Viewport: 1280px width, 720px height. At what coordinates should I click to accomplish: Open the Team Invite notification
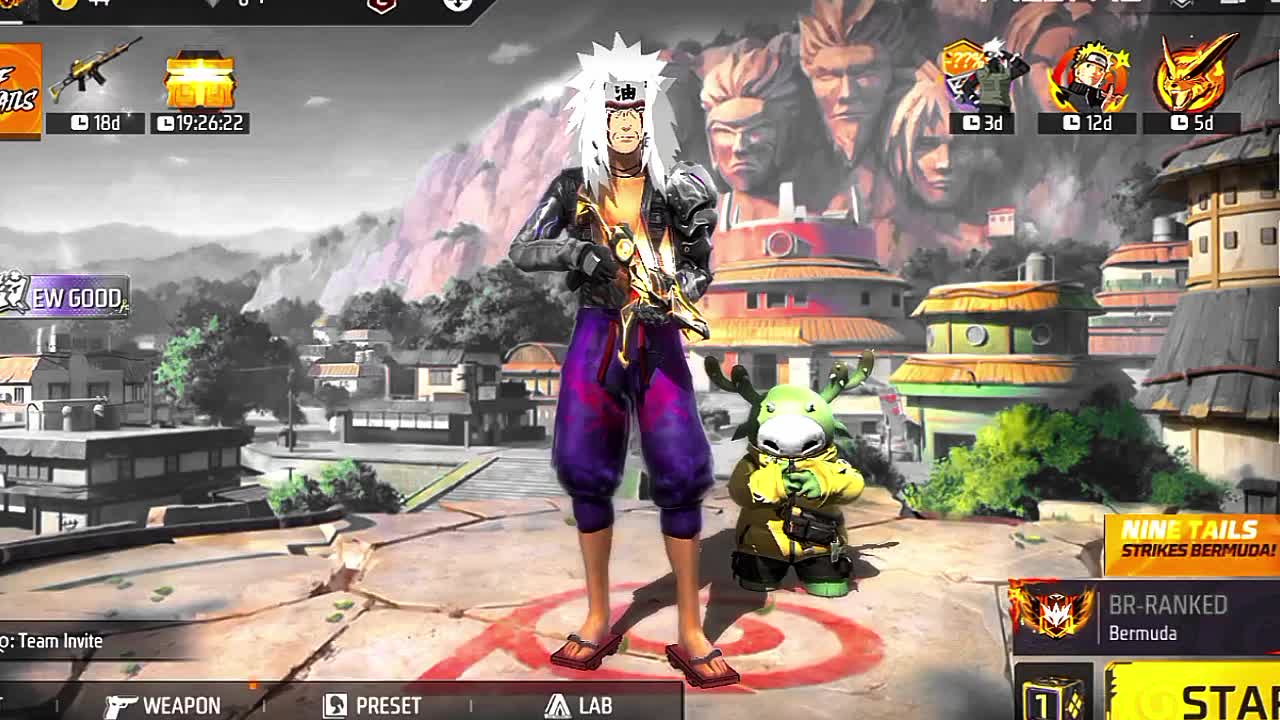click(55, 641)
